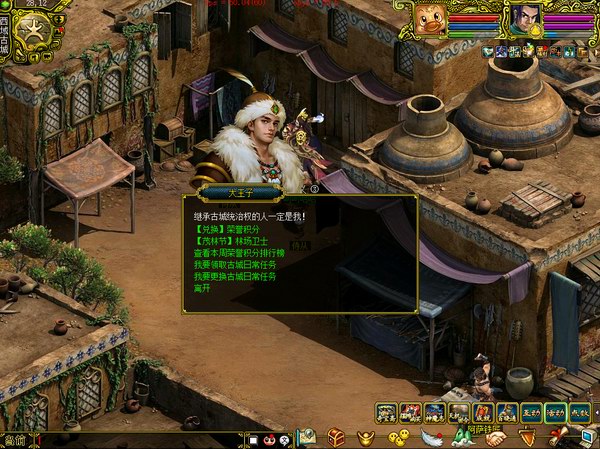Viewport: 600px width, 449px height.
Task: Click the handshake icon
Action: [496, 437]
